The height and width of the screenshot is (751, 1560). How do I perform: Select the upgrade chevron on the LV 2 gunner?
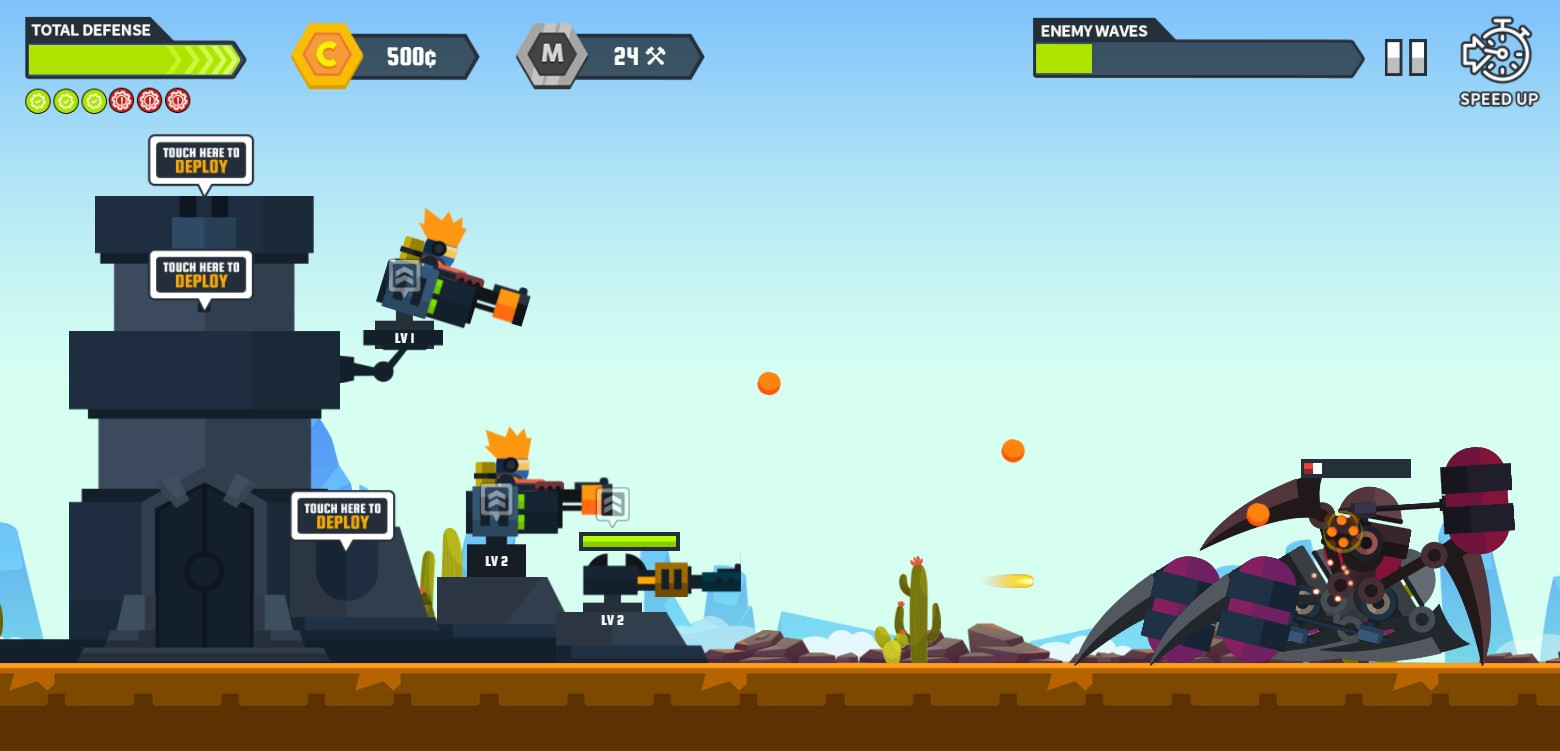coord(497,500)
